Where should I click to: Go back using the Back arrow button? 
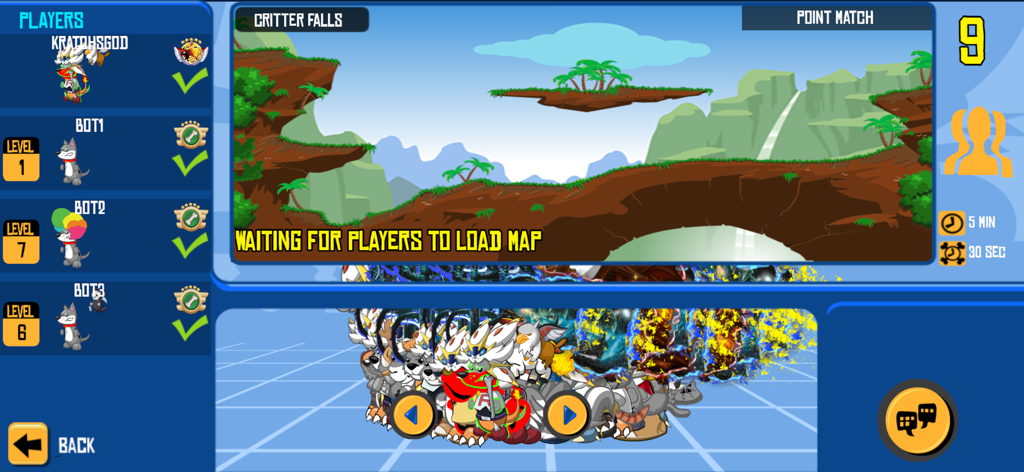point(29,444)
